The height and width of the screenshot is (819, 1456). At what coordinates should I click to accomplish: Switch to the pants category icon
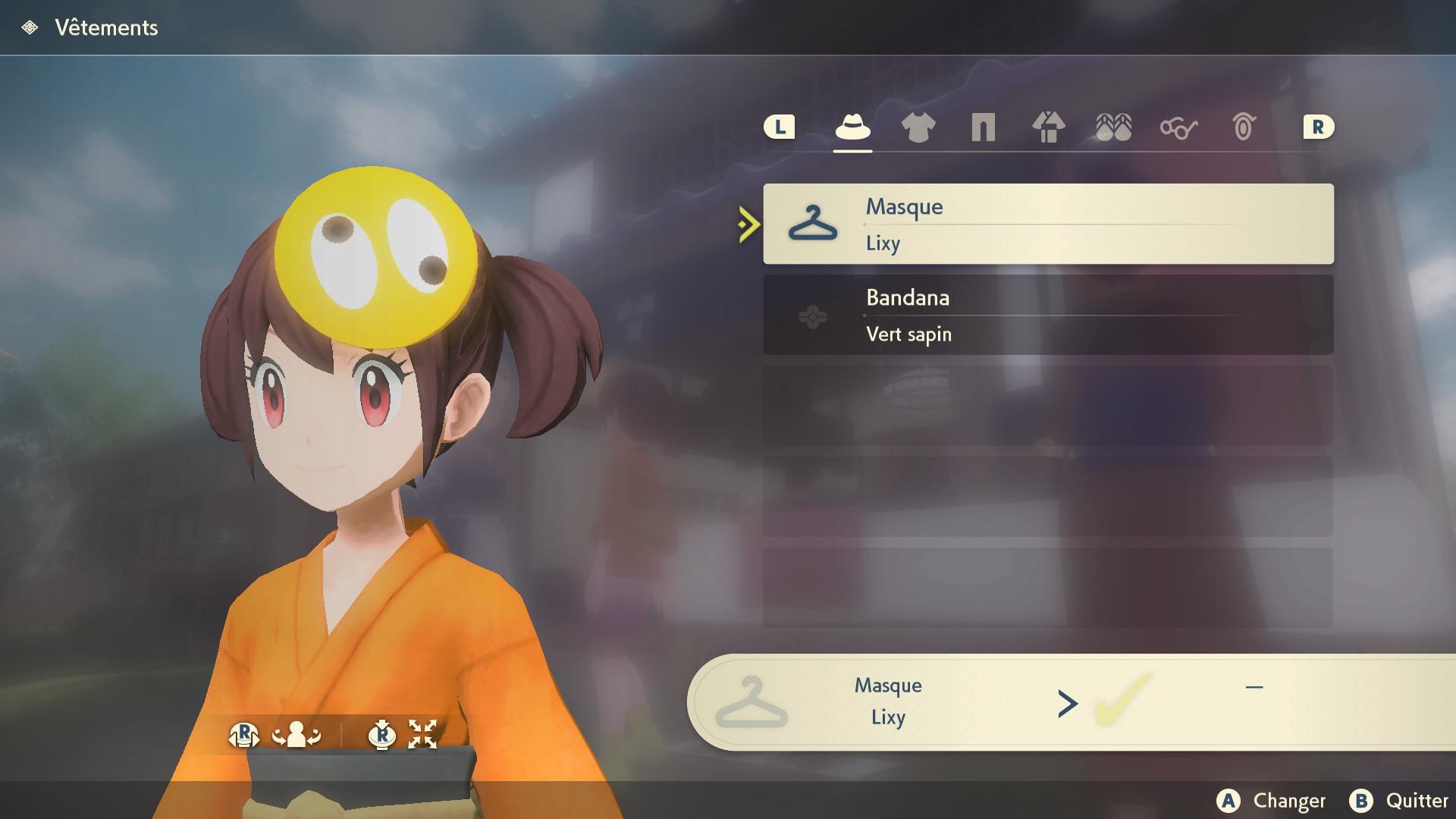(x=983, y=127)
